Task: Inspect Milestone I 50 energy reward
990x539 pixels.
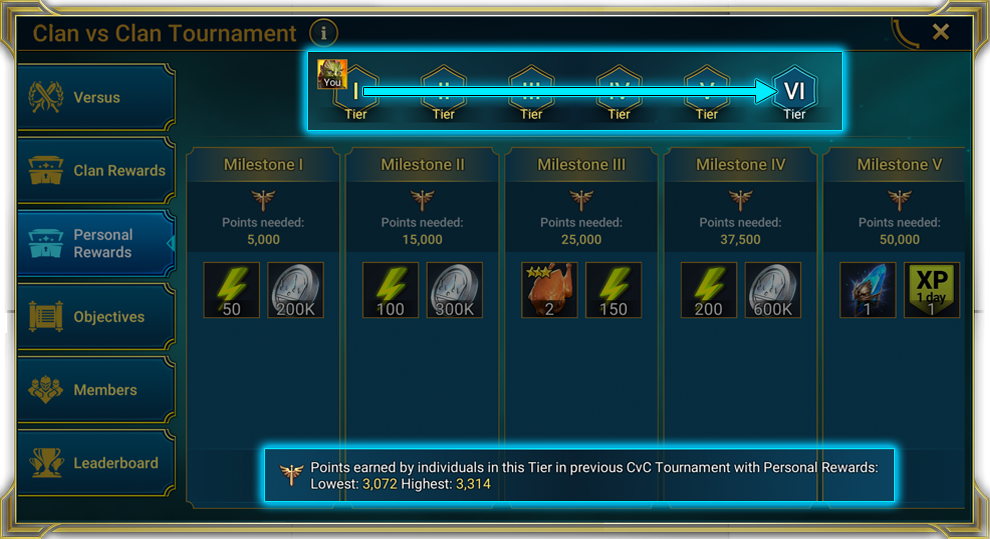Action: 232,290
